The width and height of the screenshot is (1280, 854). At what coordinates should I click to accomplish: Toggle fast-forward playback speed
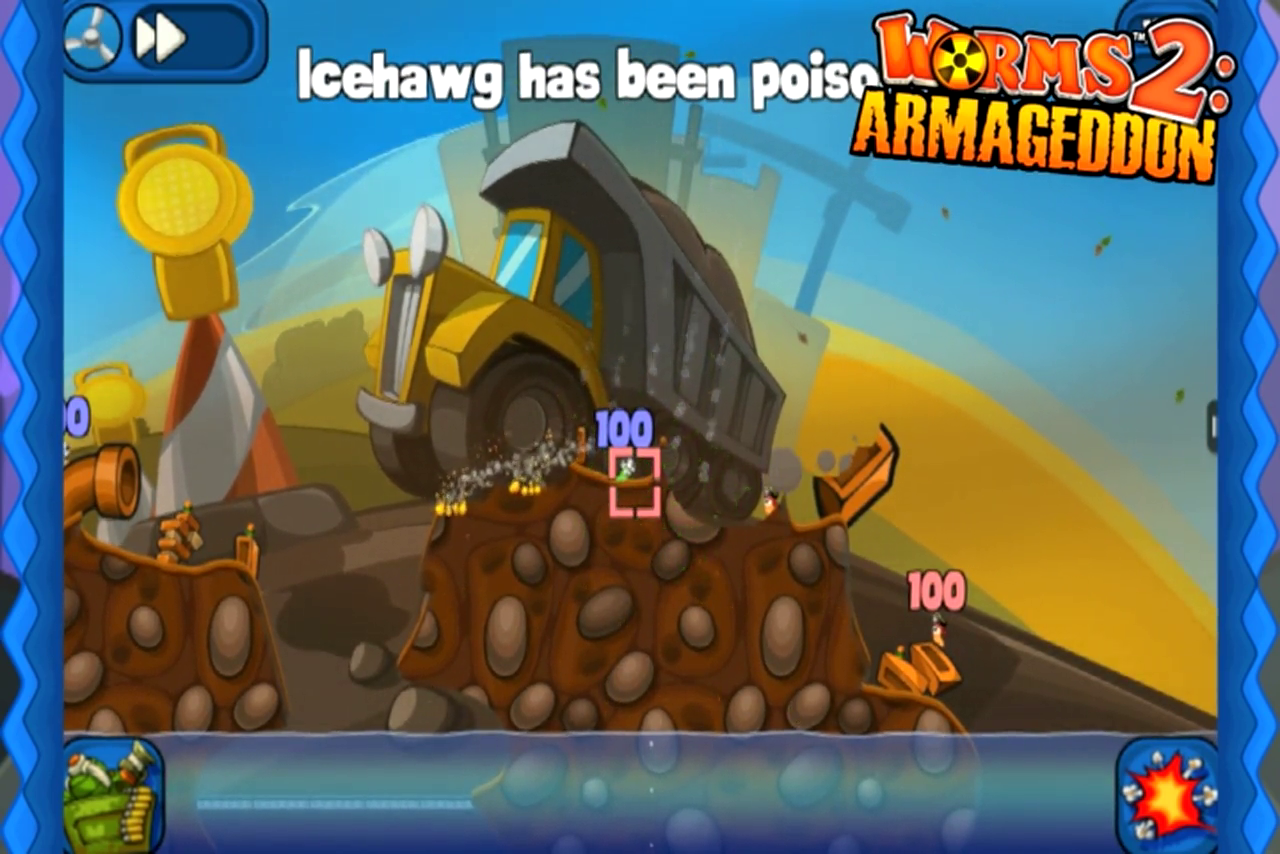[x=160, y=38]
